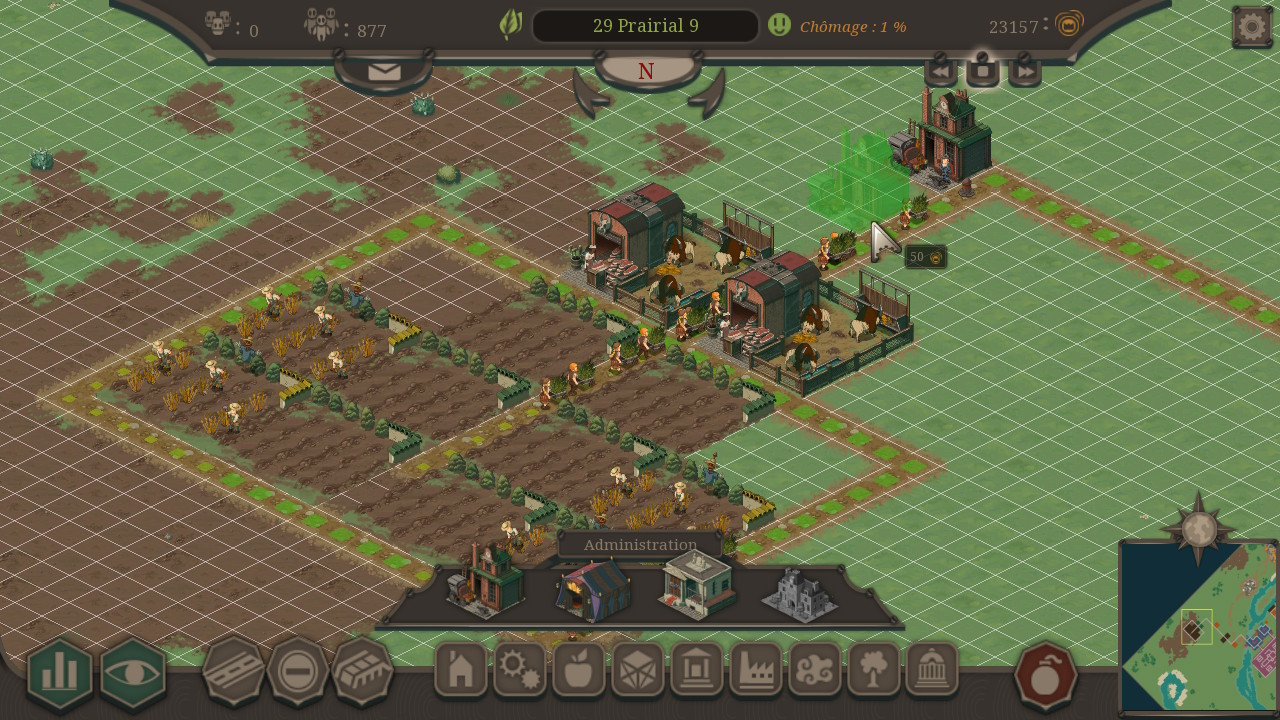Pause the game with the stop button
The image size is (1280, 720).
pyautogui.click(x=983, y=71)
